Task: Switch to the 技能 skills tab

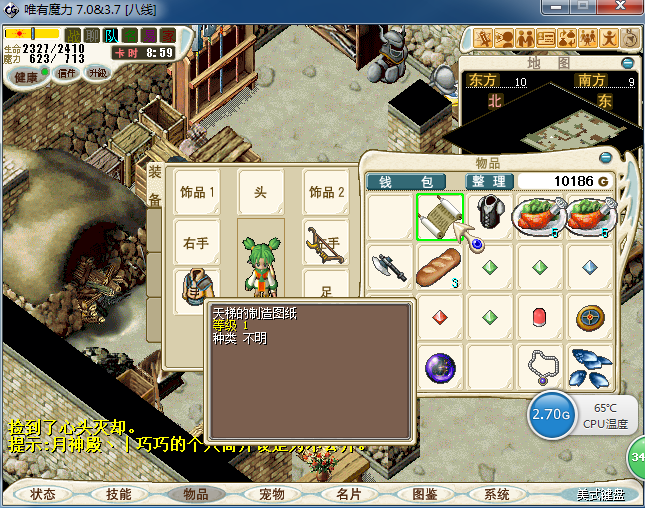Action: point(119,494)
